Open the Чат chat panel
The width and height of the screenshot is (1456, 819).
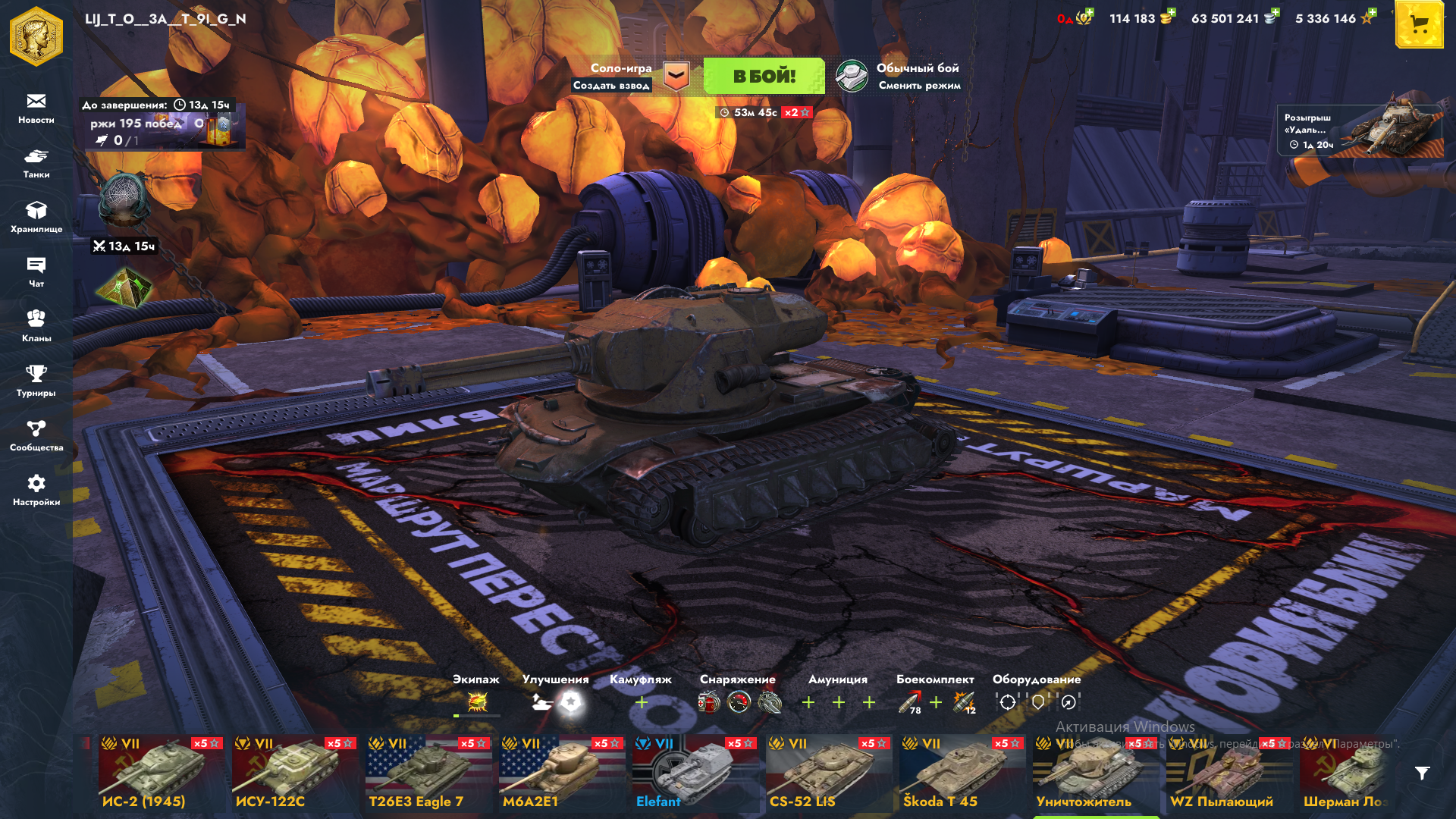[36, 272]
